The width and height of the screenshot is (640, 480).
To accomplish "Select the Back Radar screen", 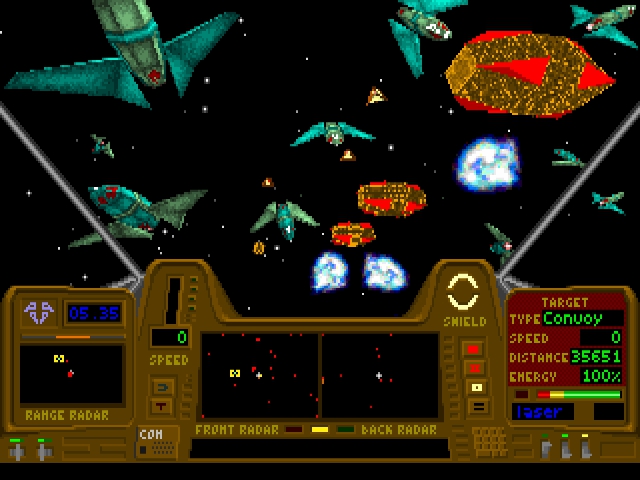I will point(380,375).
